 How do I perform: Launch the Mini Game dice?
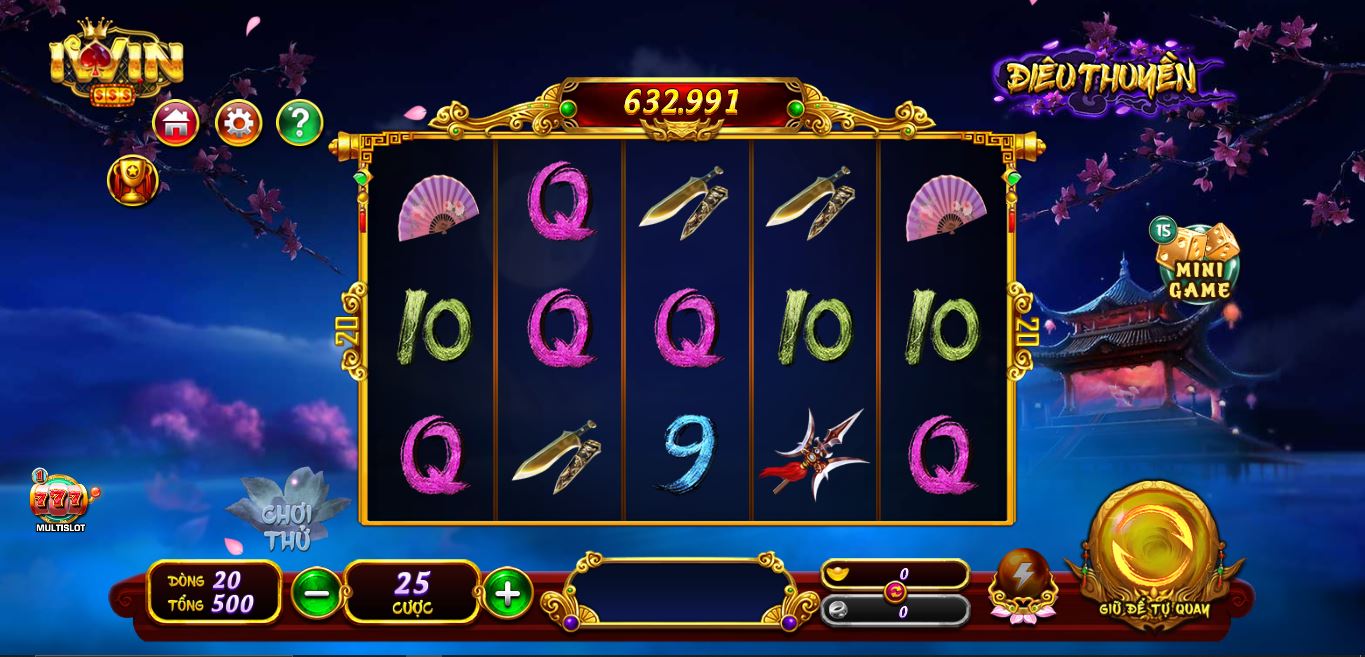point(1198,262)
